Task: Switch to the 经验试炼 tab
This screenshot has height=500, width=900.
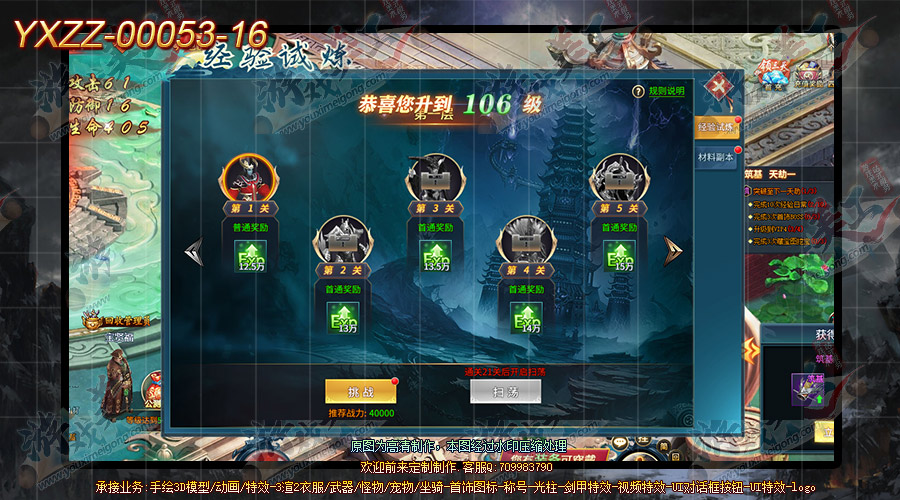Action: [715, 127]
